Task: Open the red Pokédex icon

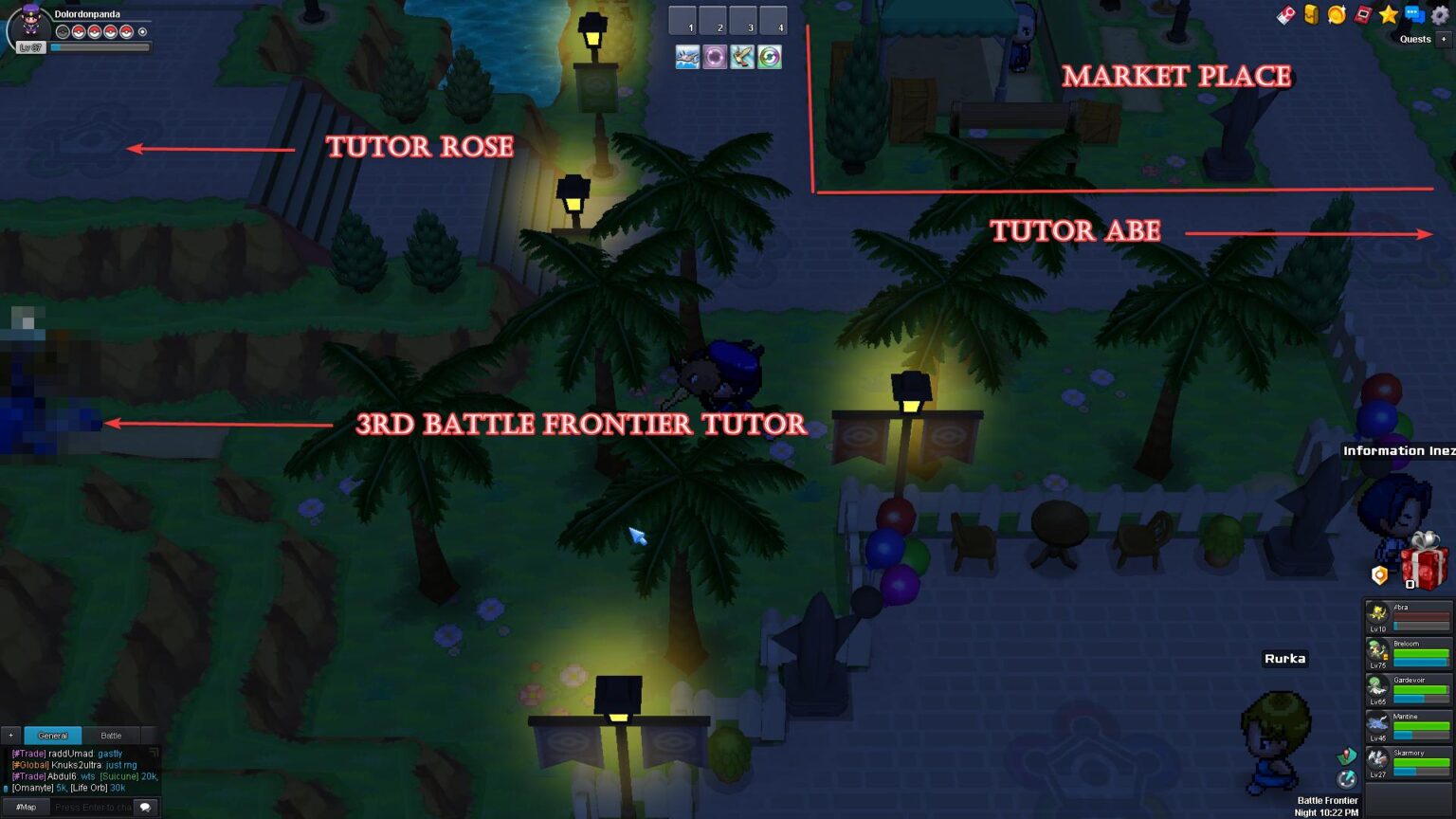Action: 1362,15
